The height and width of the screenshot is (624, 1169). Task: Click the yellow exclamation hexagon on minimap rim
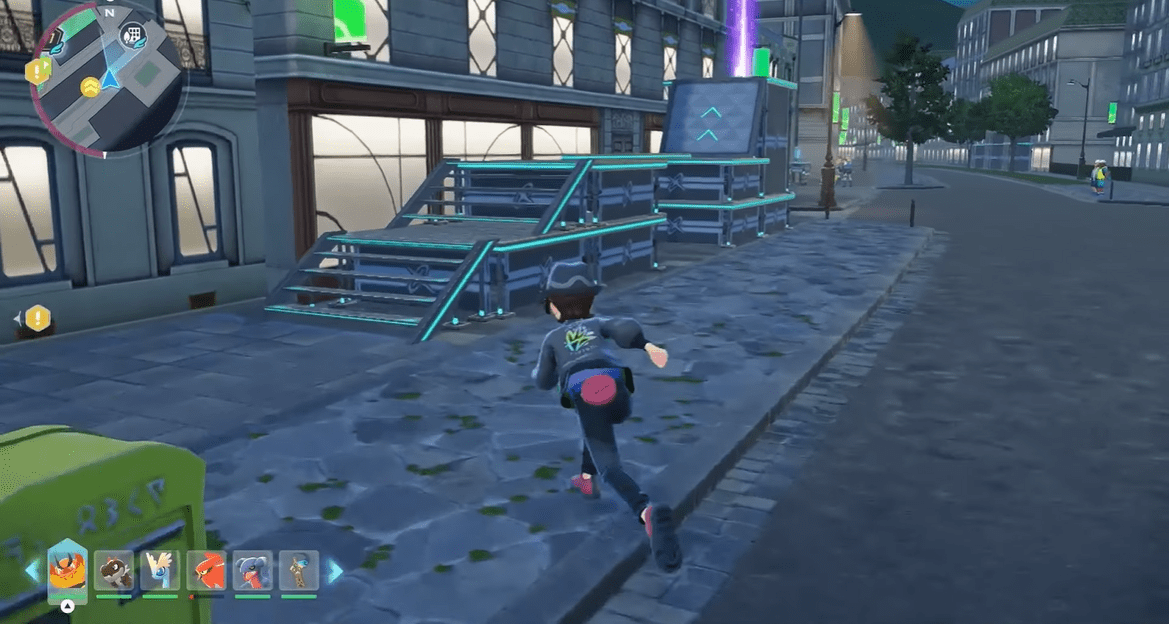click(x=38, y=71)
